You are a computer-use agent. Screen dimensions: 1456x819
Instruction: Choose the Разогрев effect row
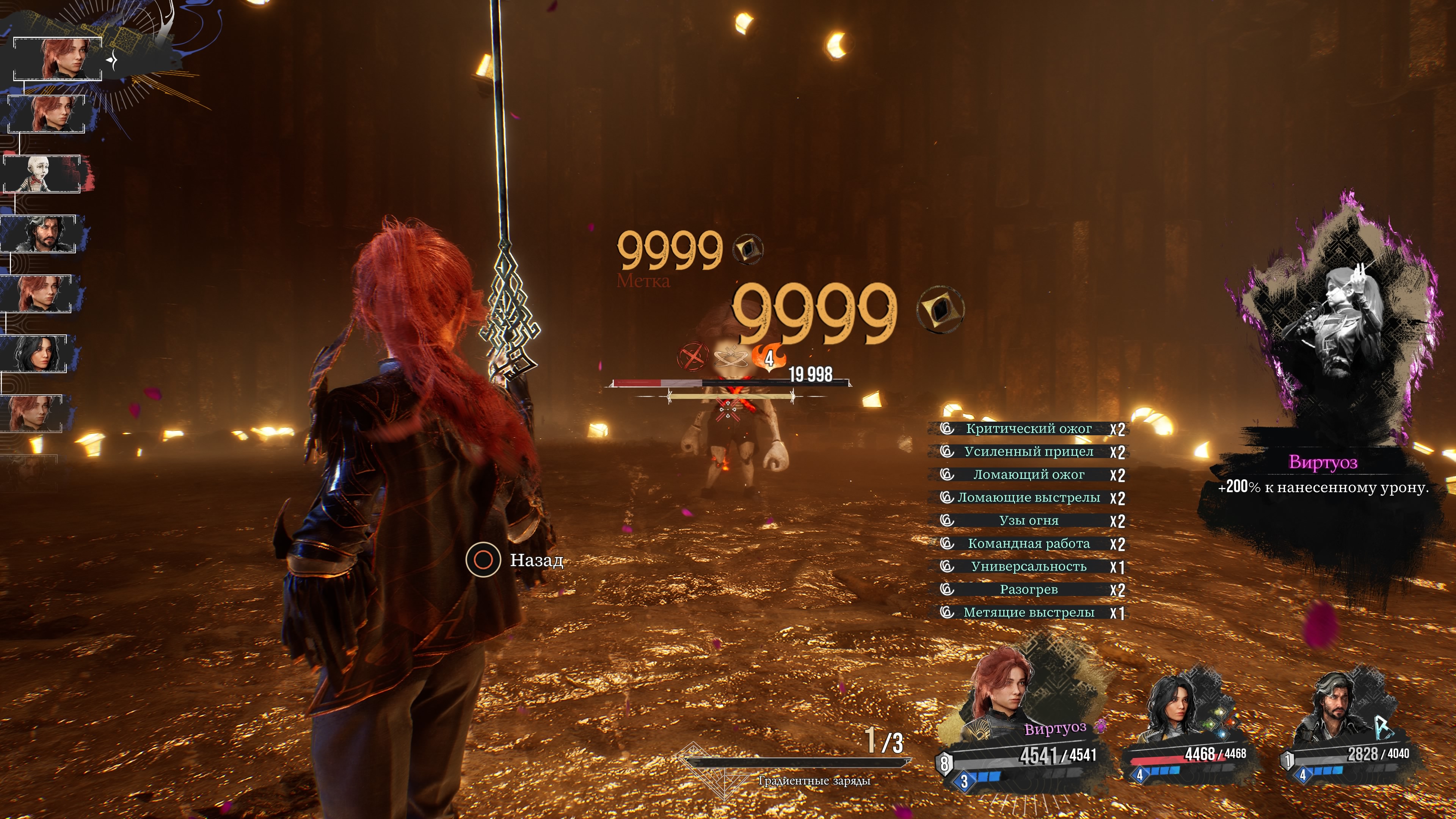(1028, 590)
